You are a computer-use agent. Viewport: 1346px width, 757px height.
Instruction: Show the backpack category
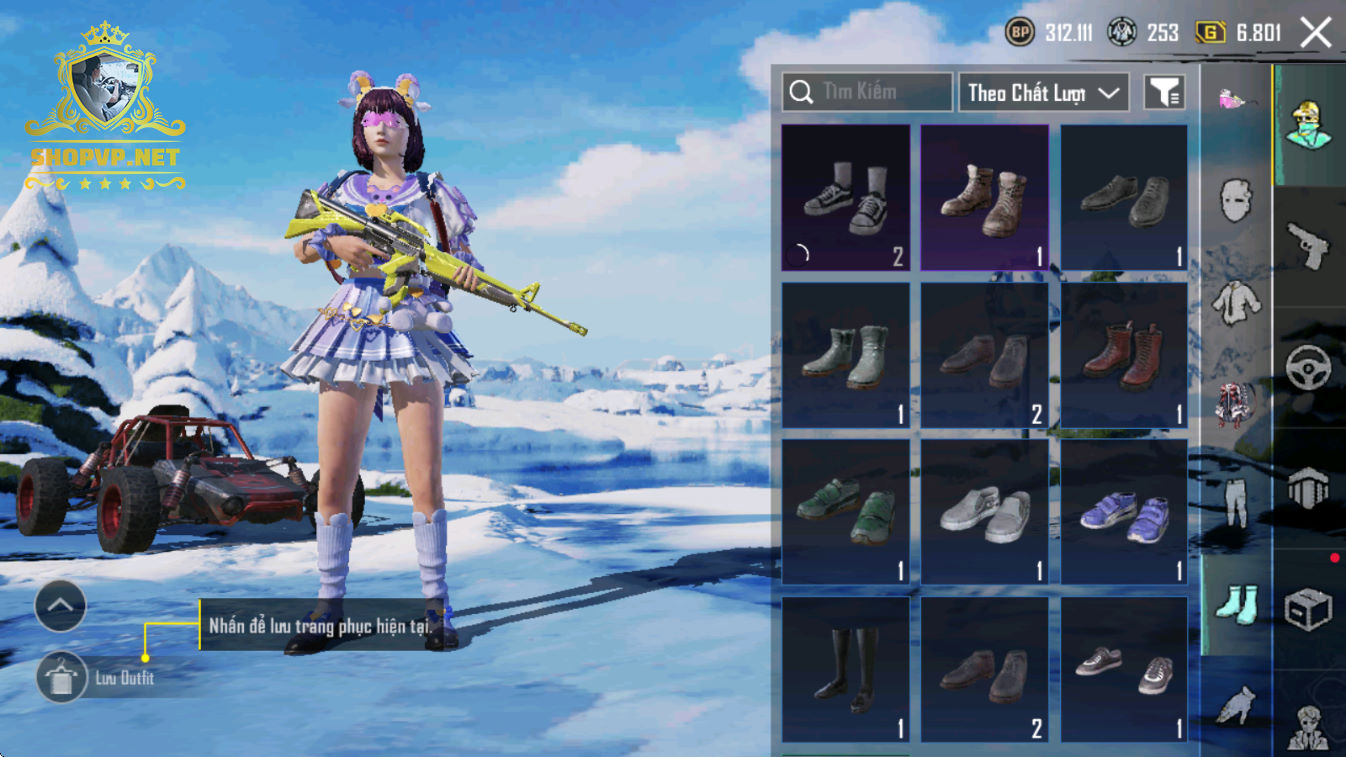(x=1236, y=403)
